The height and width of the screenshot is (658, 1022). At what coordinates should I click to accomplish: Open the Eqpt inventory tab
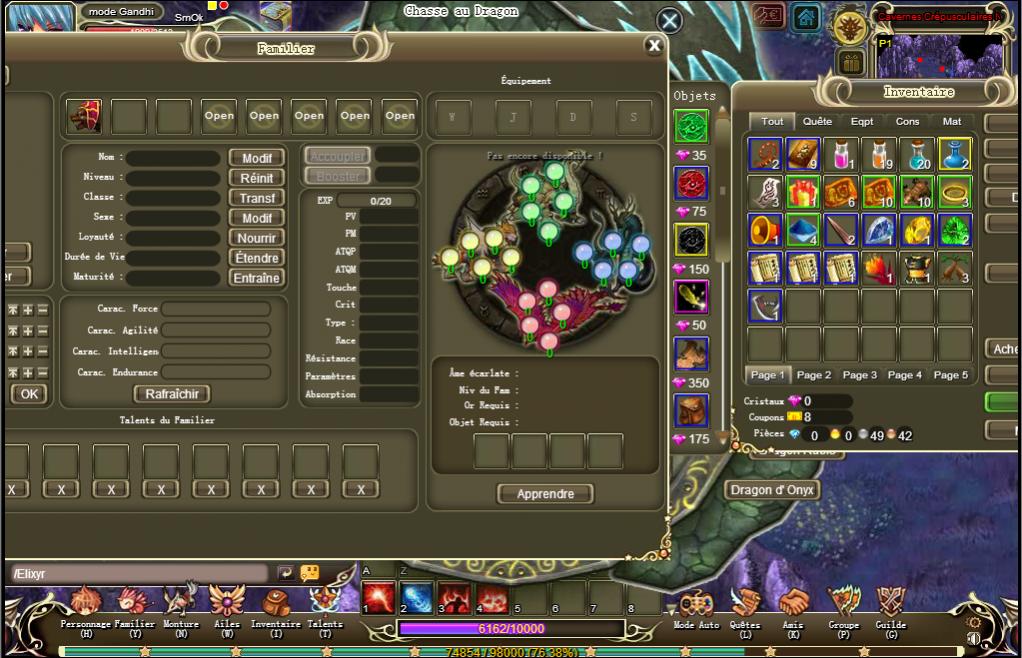pos(862,122)
